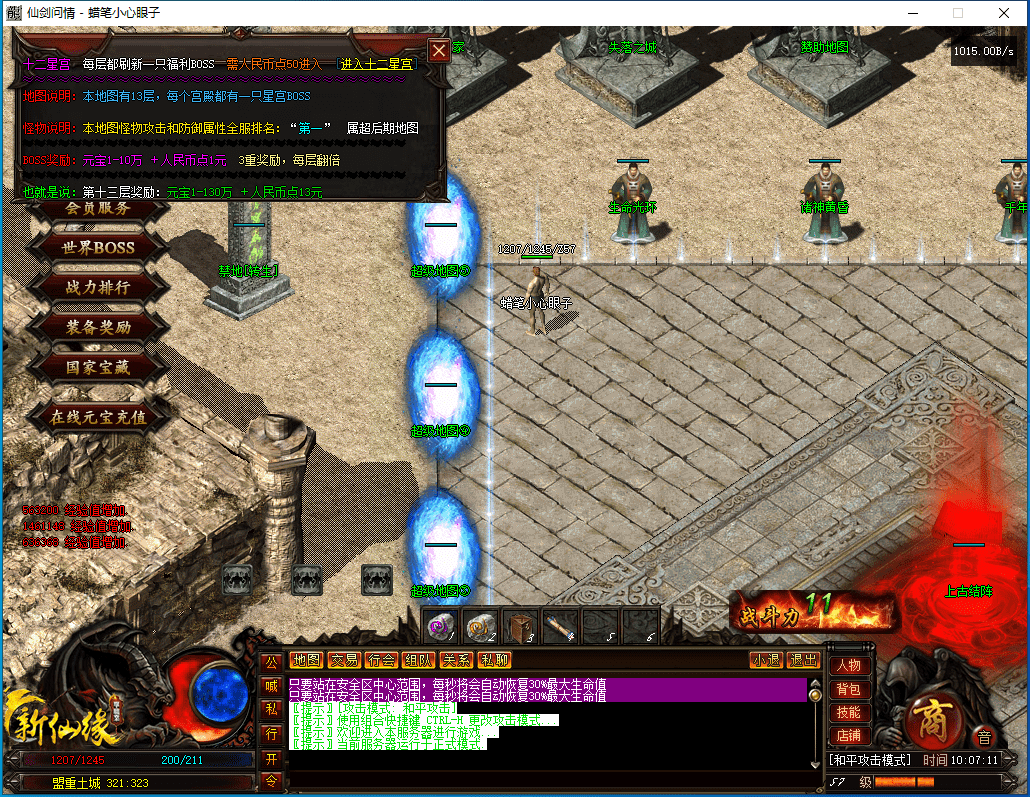
Task: Open 在线元宝充值 recharge
Action: 98,417
